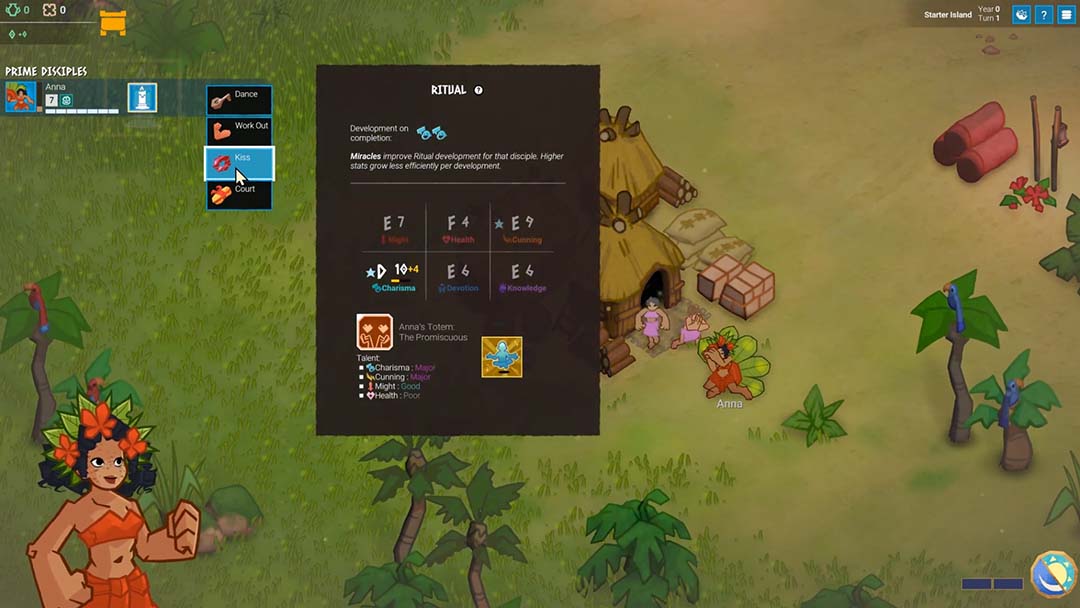Select the Charisma stat cell

(x=393, y=276)
